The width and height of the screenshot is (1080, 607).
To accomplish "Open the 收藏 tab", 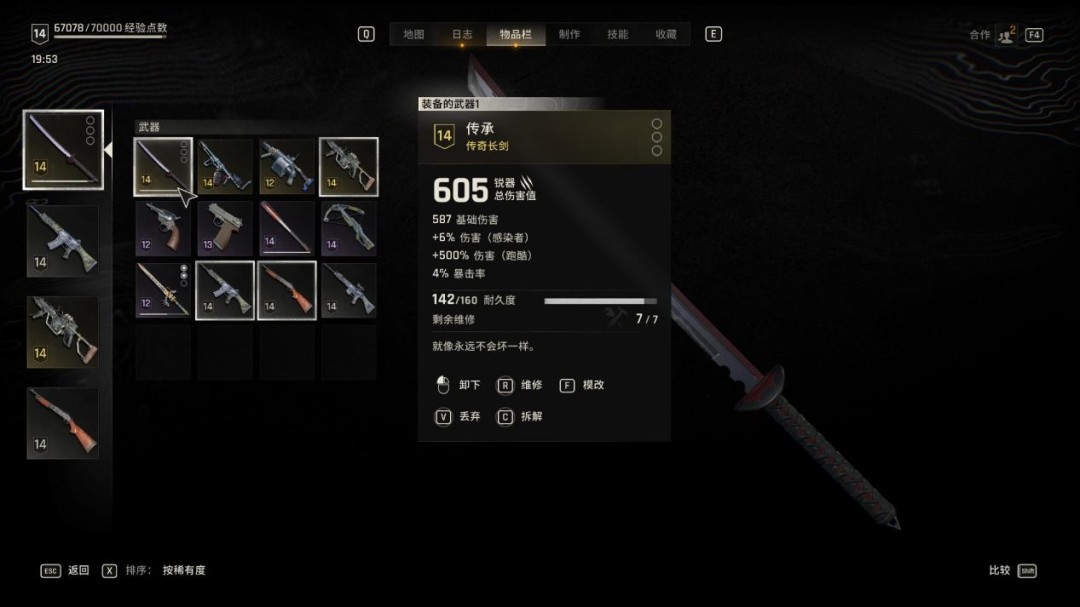I will point(666,34).
